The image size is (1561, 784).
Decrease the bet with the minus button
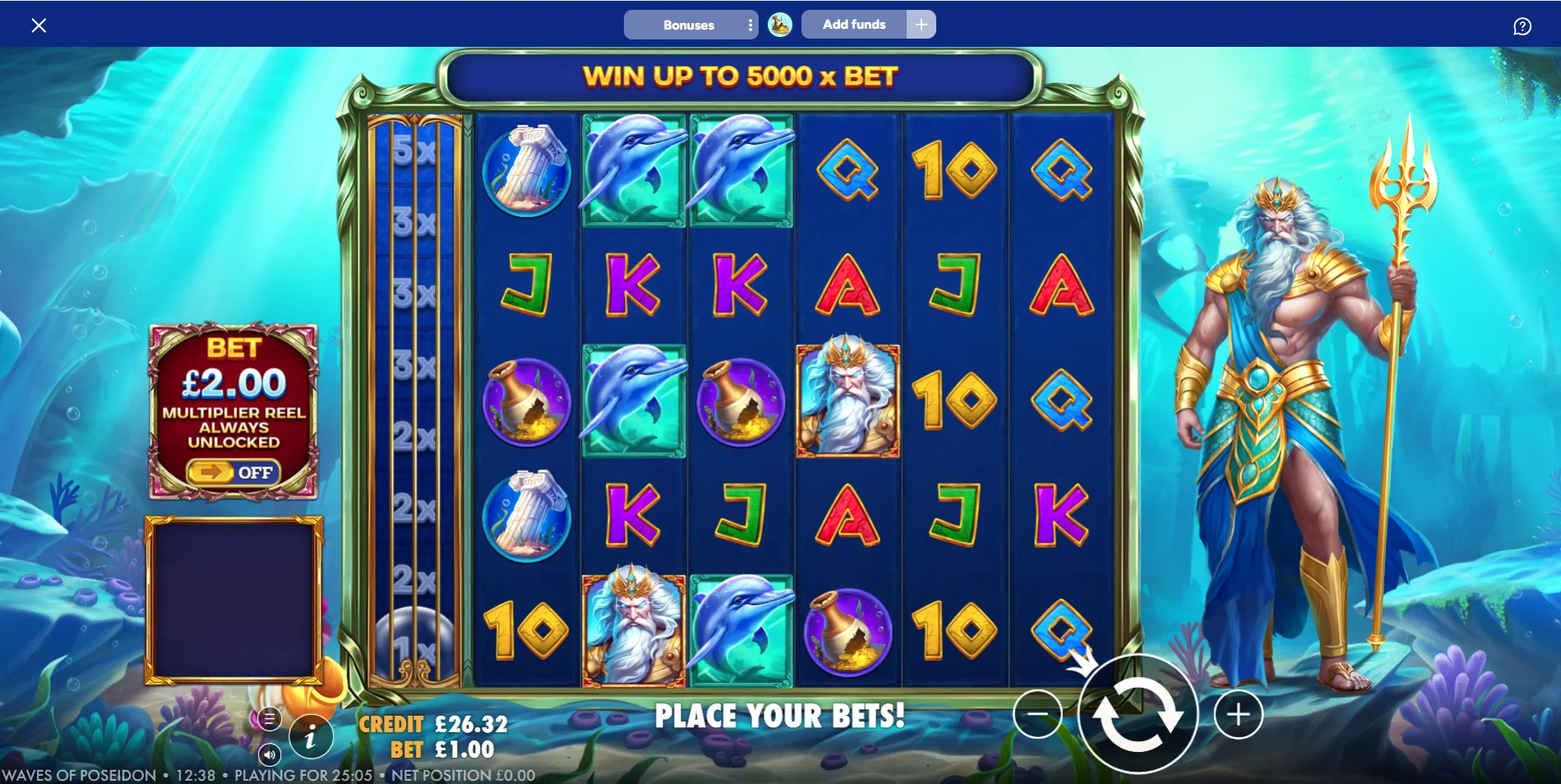pos(1037,714)
